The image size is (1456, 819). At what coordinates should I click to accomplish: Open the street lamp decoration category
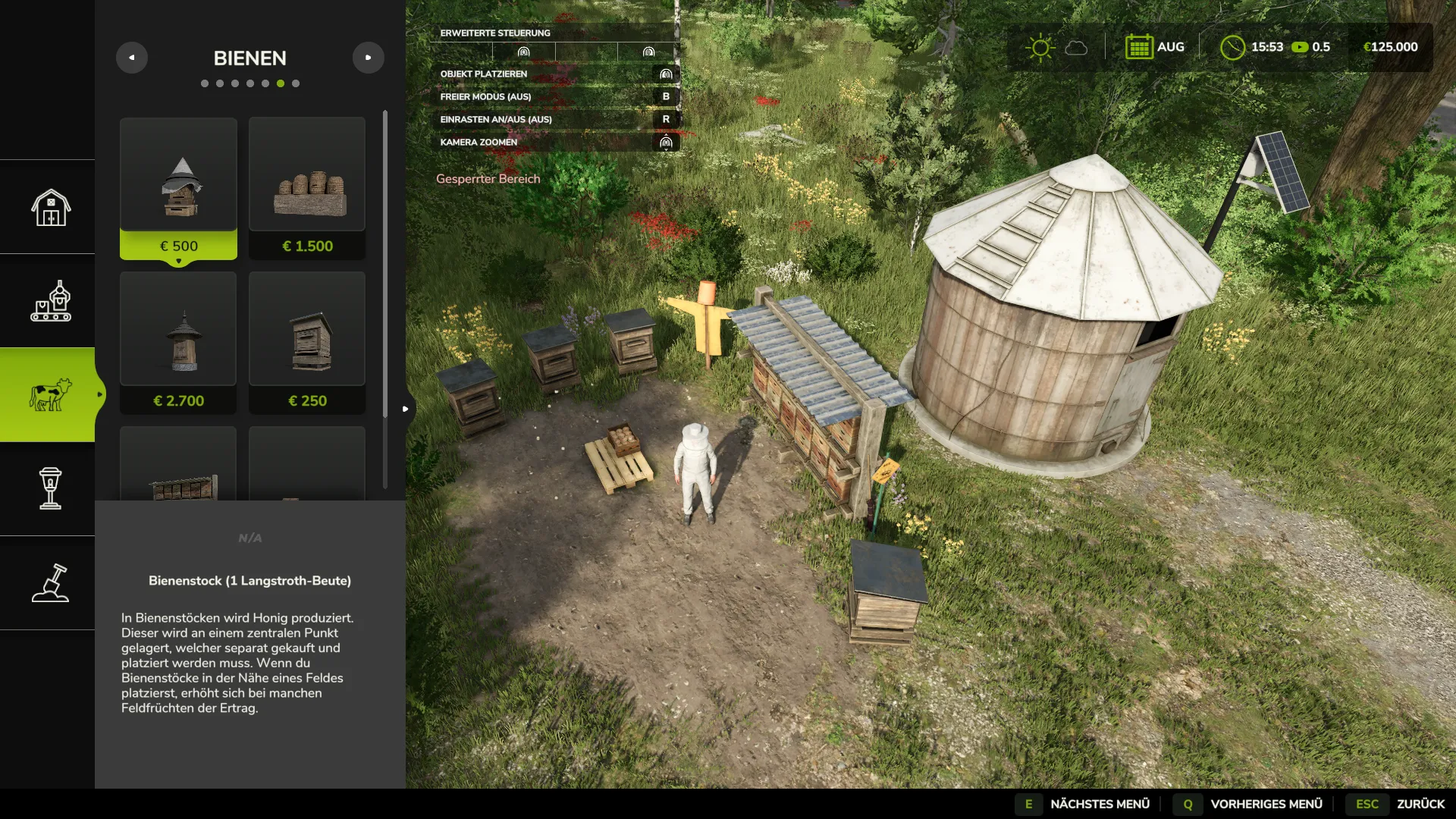(x=50, y=489)
